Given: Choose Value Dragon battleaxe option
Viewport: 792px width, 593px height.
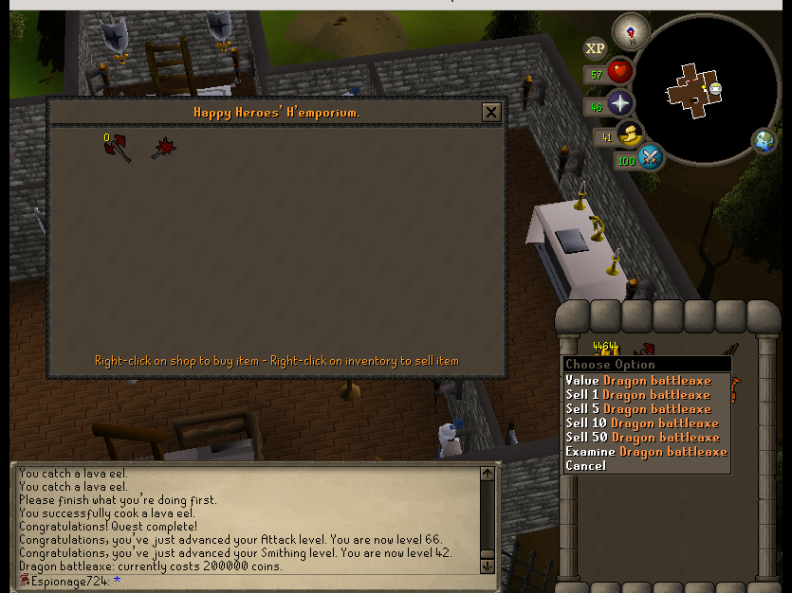Looking at the screenshot, I should (638, 381).
